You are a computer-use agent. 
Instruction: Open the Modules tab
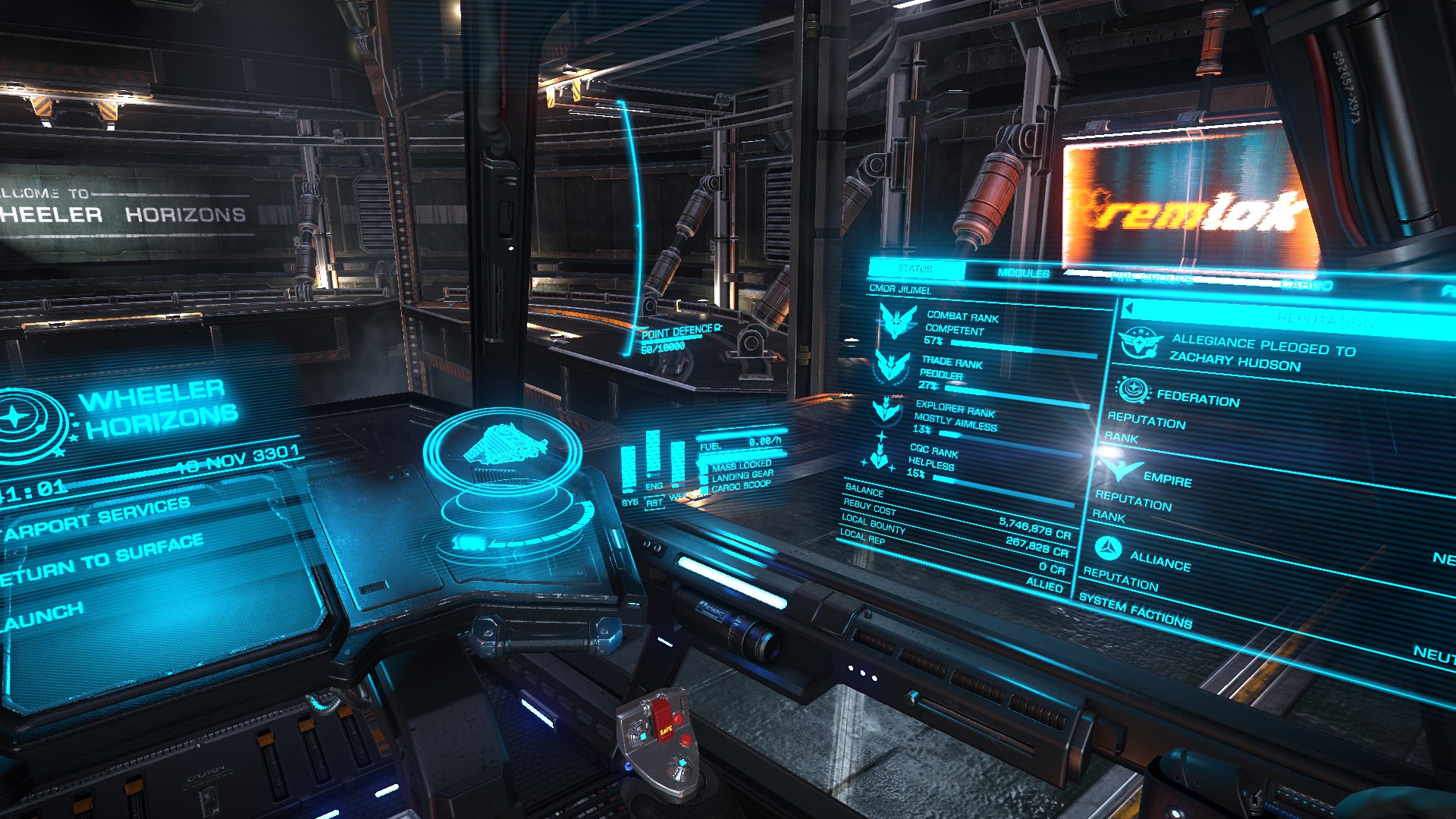[1023, 273]
